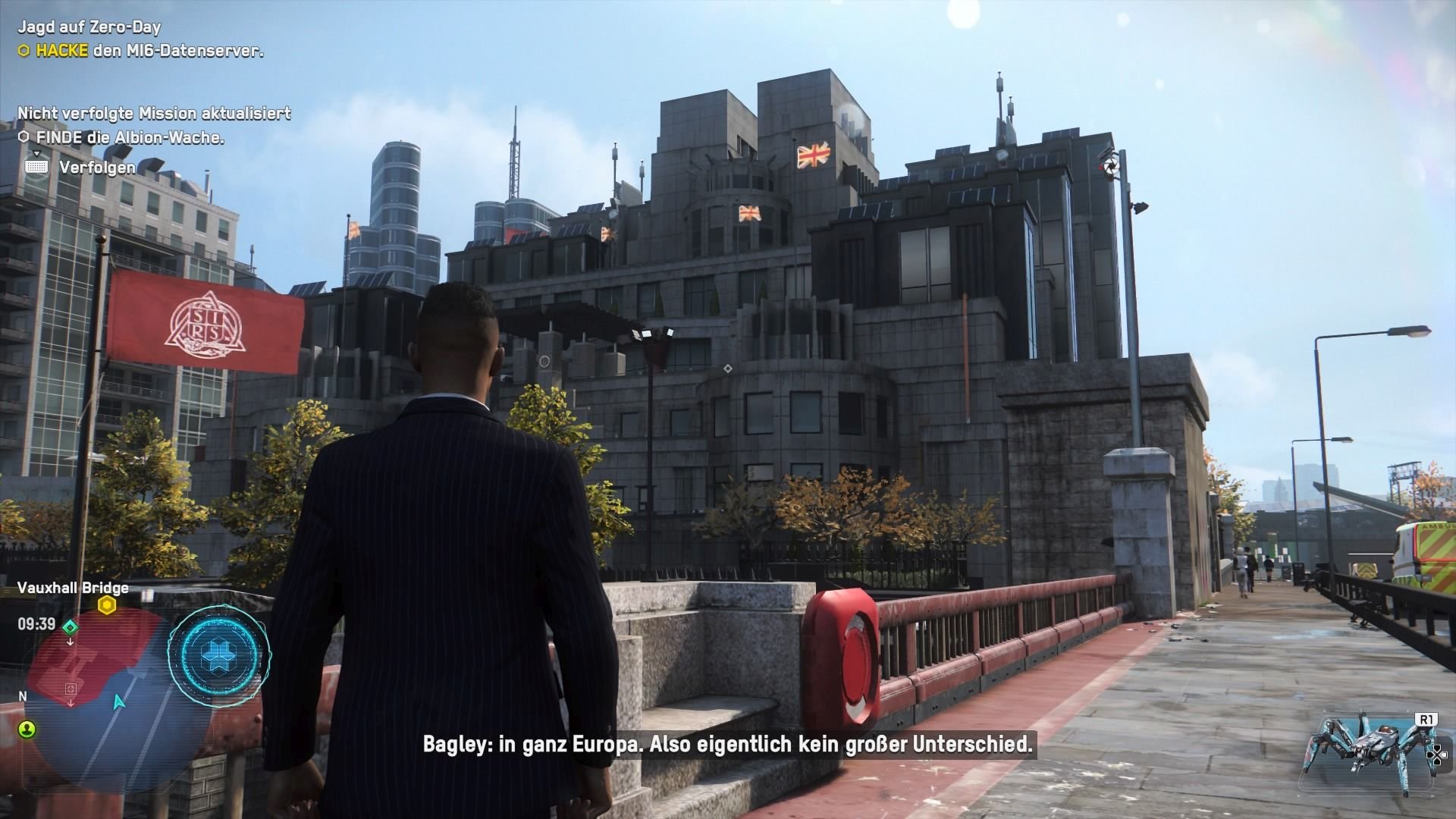Select the yellow hexagon mission marker on the minimap
Image resolution: width=1456 pixels, height=819 pixels.
click(106, 605)
